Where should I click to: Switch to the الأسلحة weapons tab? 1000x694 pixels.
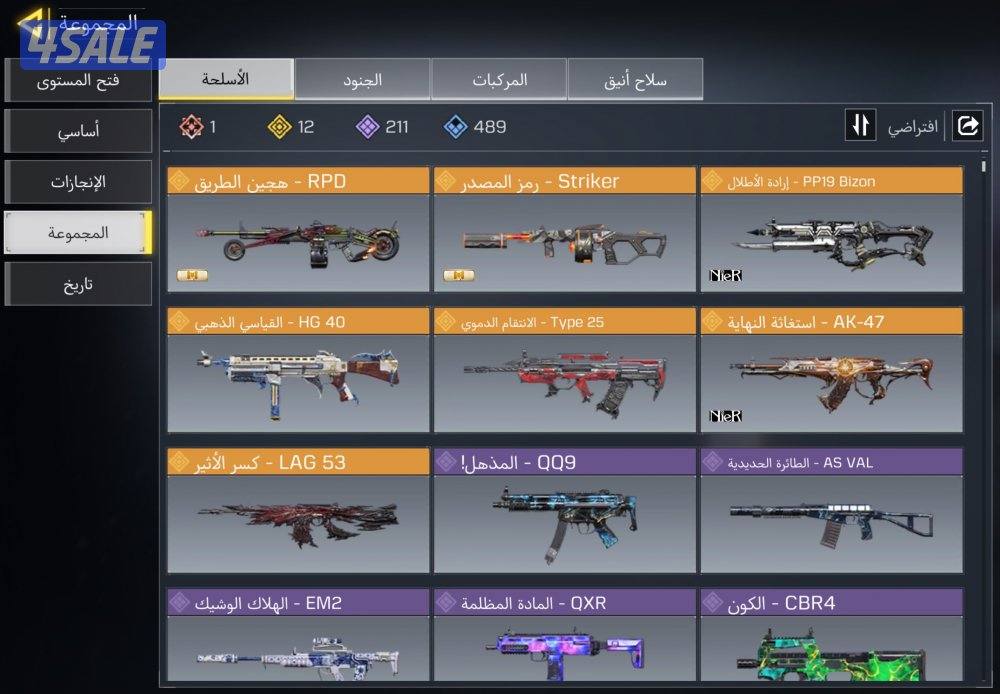click(x=226, y=79)
